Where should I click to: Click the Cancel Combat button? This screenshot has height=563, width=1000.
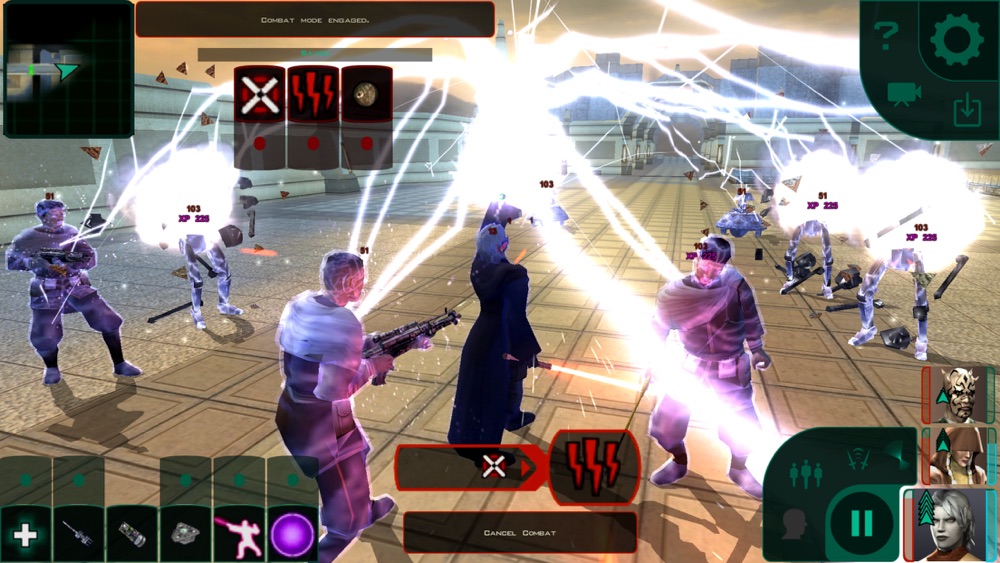point(519,532)
